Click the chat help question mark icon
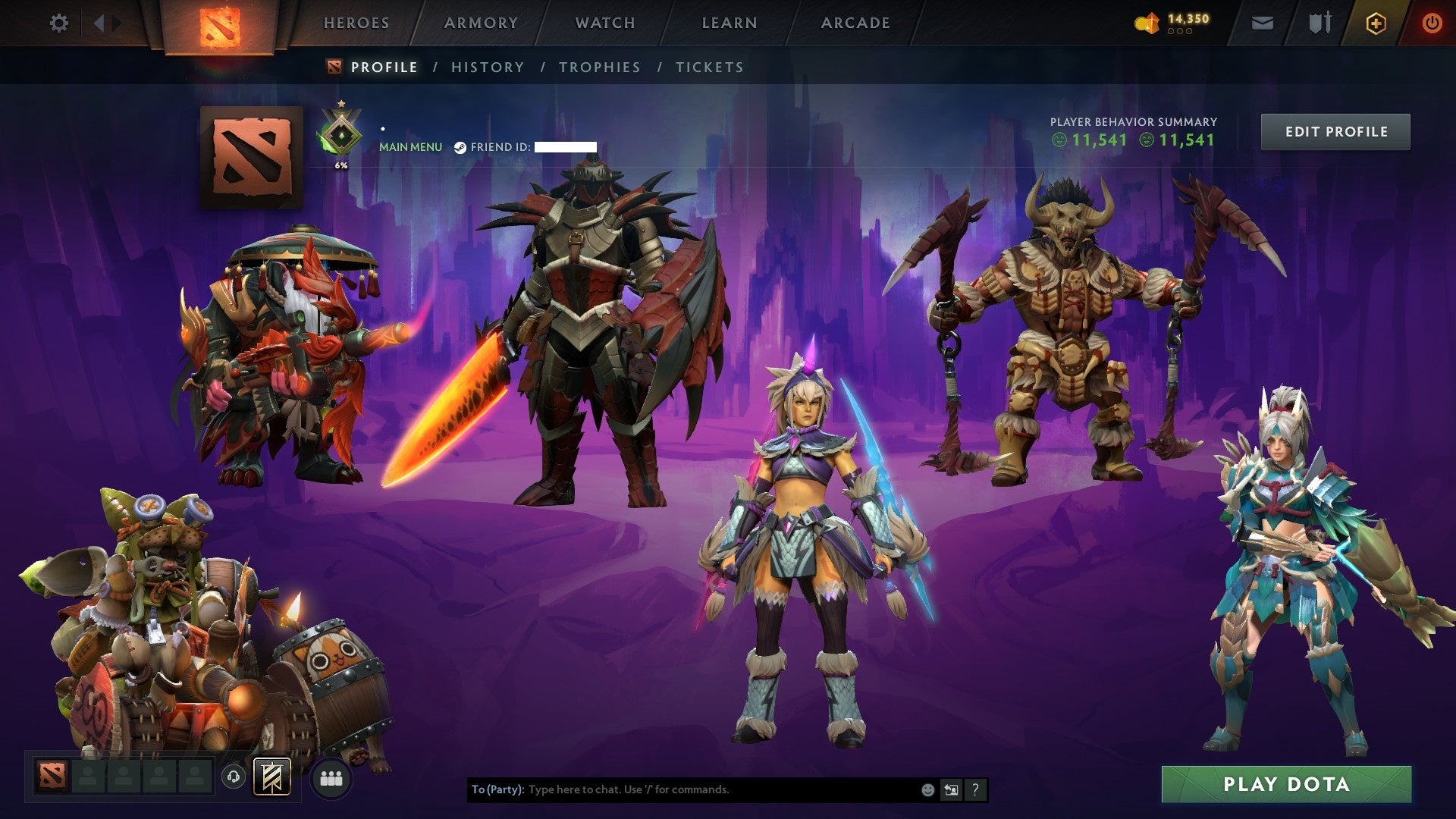Image resolution: width=1456 pixels, height=819 pixels. (x=974, y=789)
